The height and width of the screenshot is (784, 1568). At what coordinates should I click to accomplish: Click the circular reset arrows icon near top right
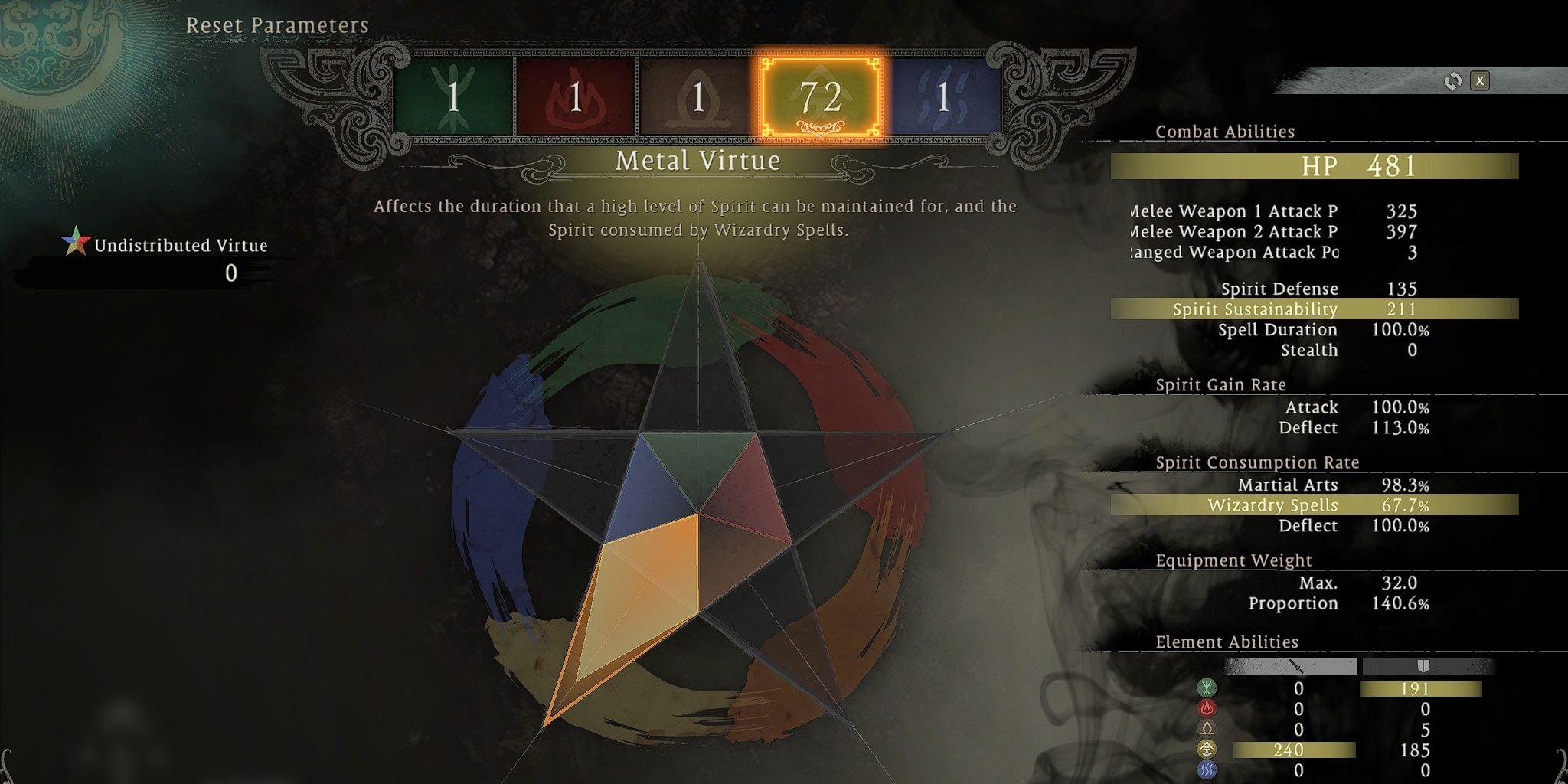click(x=1452, y=81)
